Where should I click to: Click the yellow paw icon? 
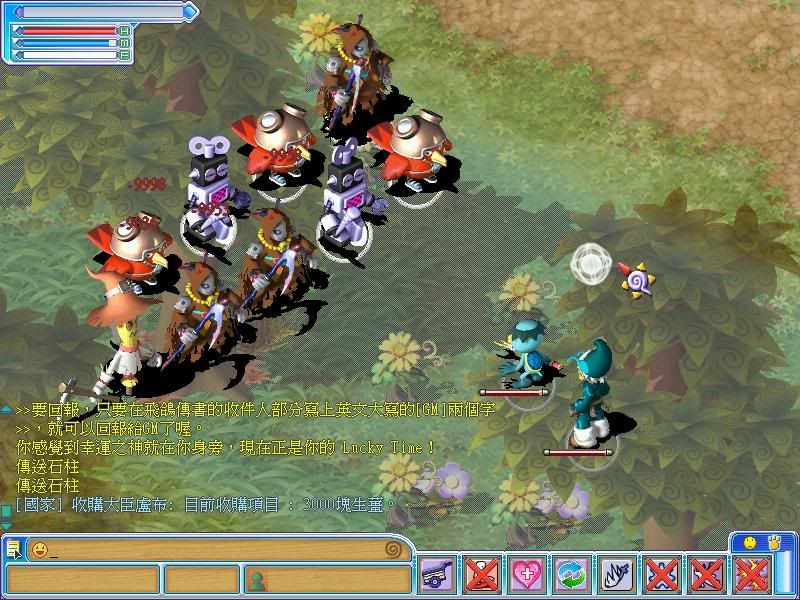(773, 542)
